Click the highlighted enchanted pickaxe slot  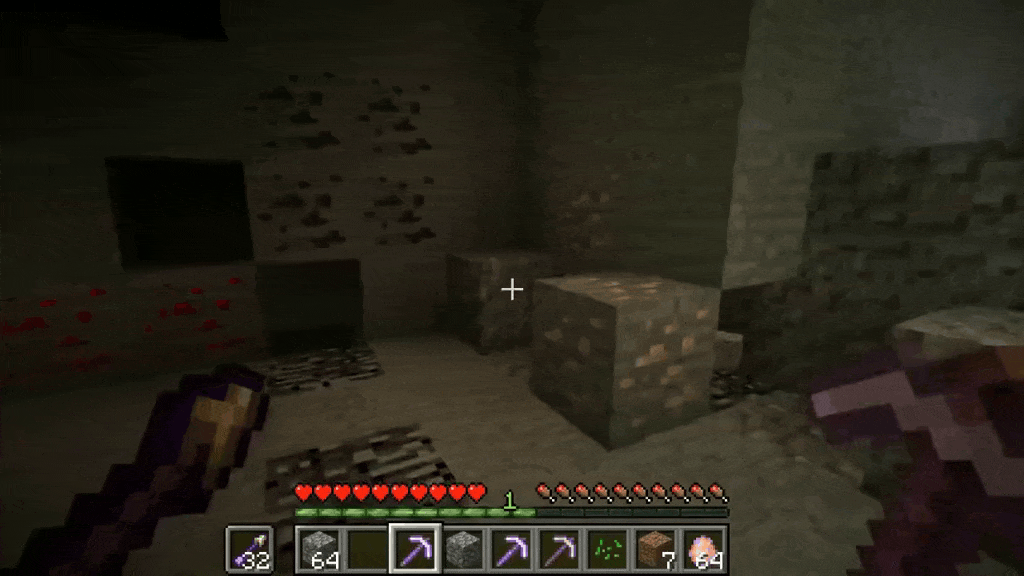tap(414, 548)
